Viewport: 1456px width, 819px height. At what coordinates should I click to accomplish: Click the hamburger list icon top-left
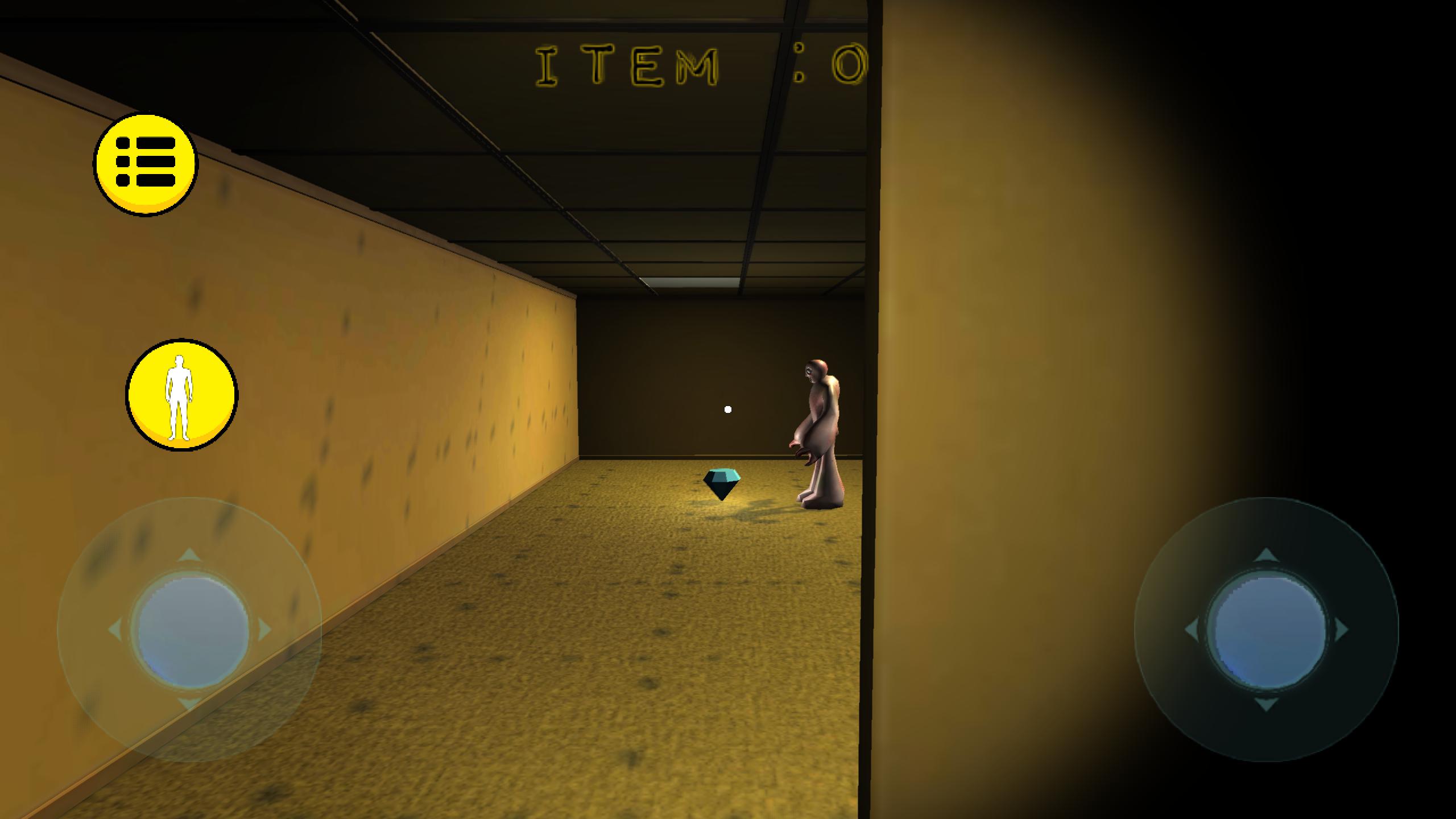point(147,165)
